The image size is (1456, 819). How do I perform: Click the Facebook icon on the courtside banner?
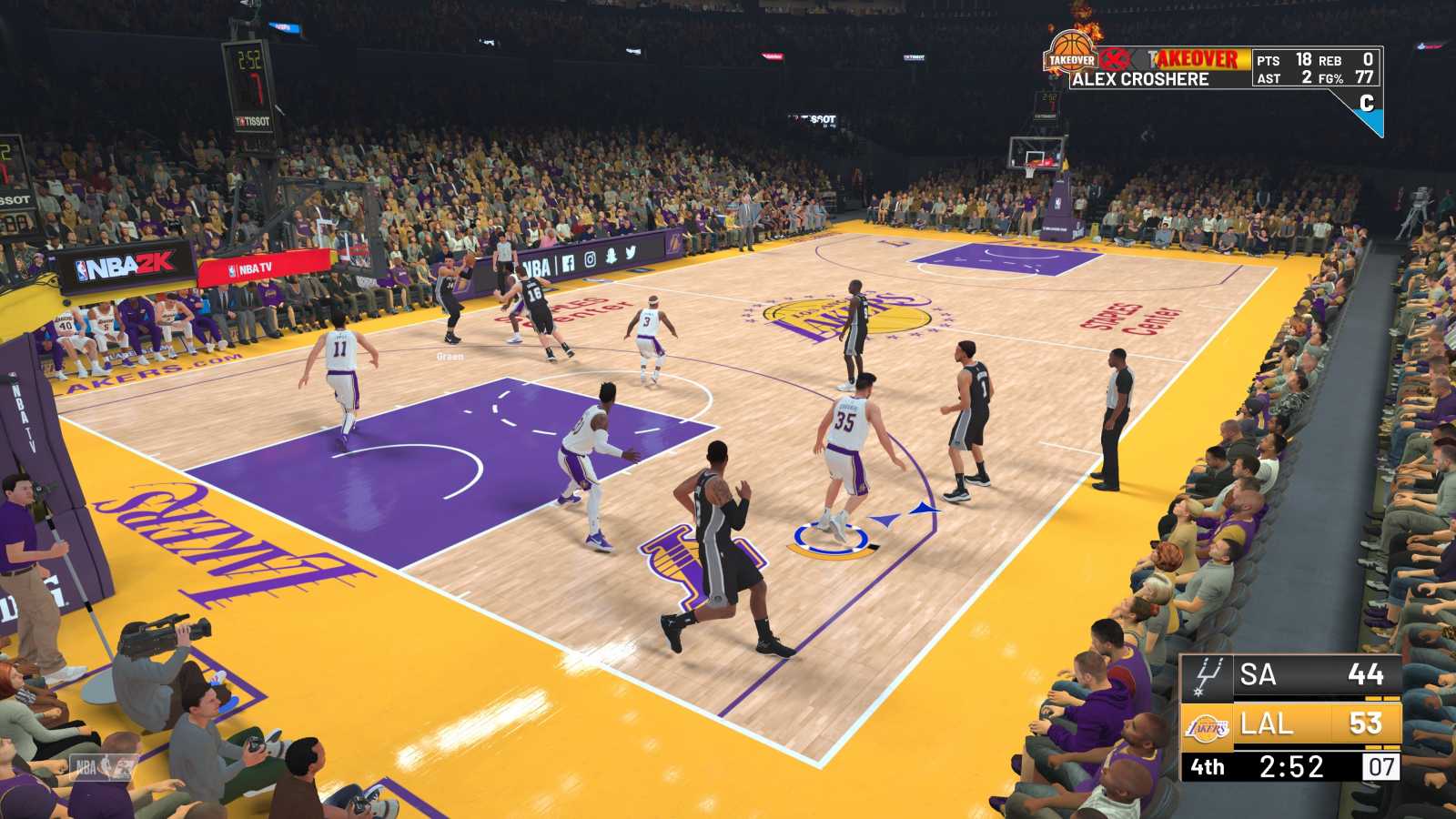570,264
